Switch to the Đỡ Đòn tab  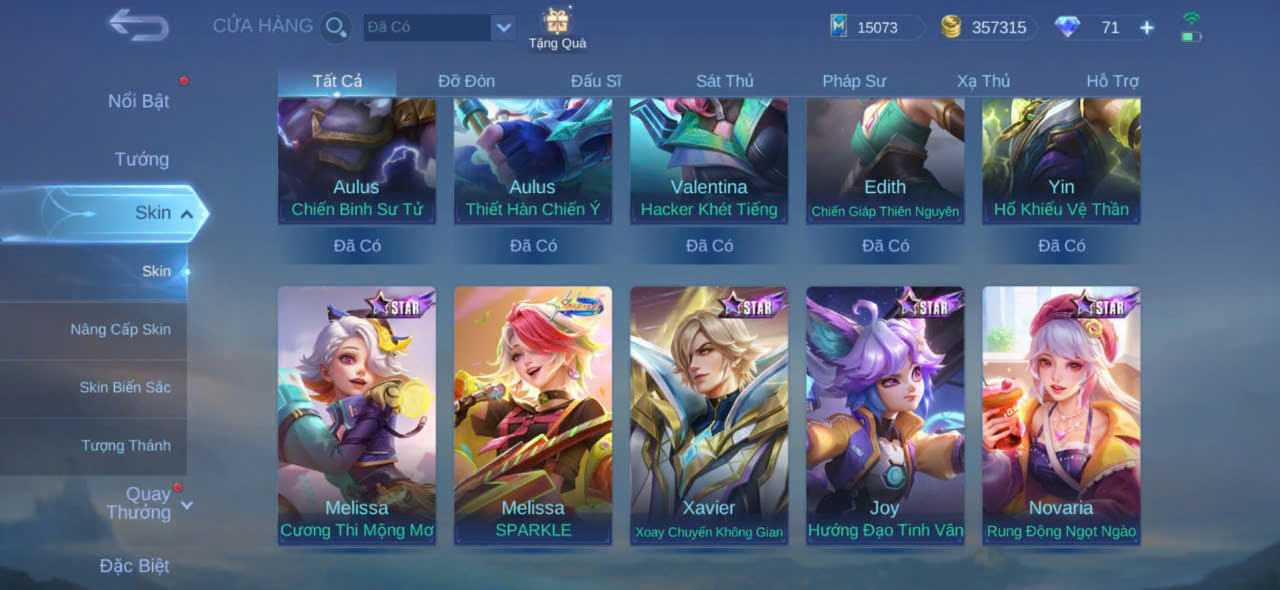click(x=466, y=81)
